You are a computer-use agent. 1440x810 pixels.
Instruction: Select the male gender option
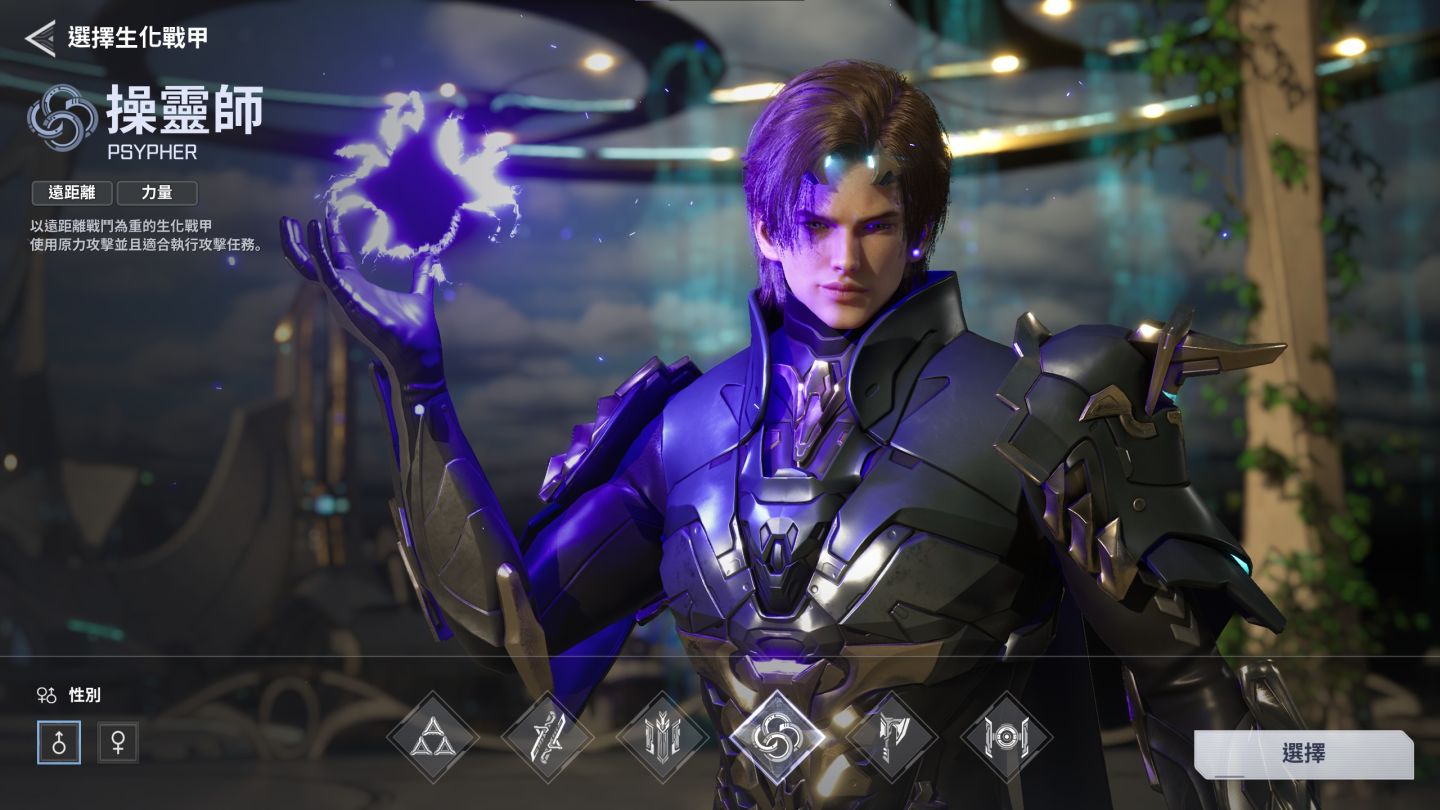59,742
